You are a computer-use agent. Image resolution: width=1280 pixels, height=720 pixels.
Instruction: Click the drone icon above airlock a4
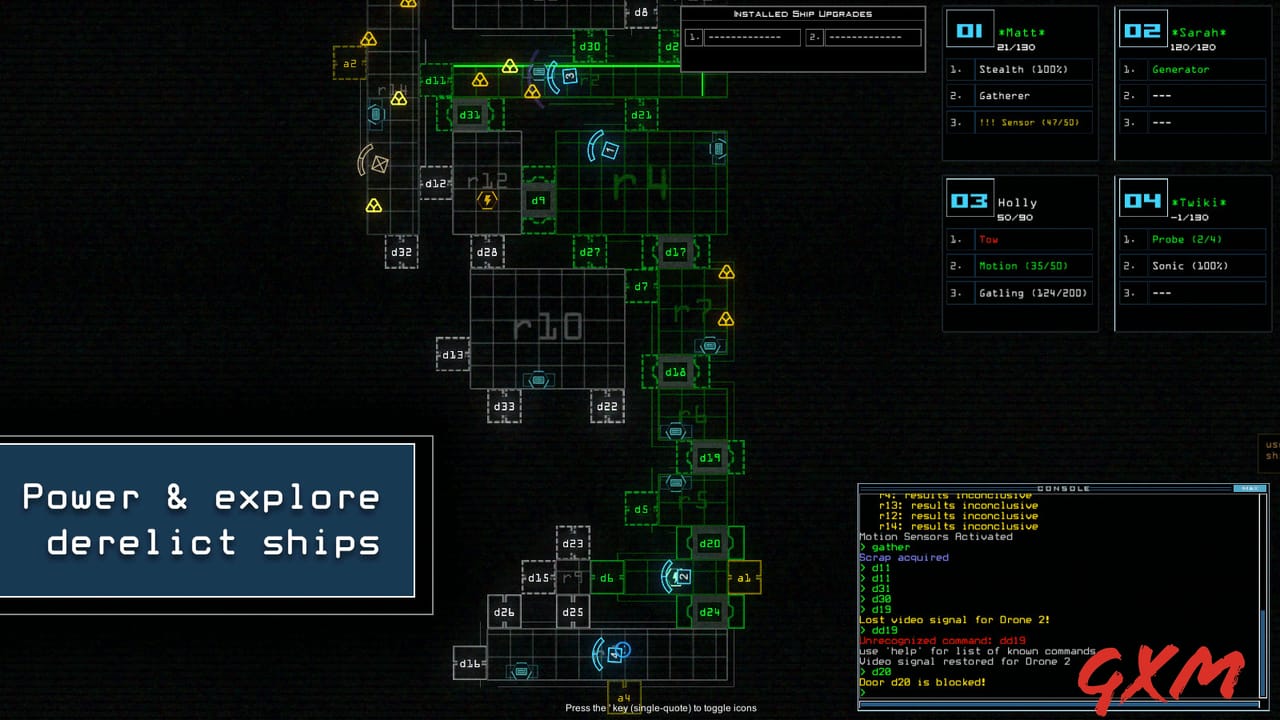coord(613,653)
